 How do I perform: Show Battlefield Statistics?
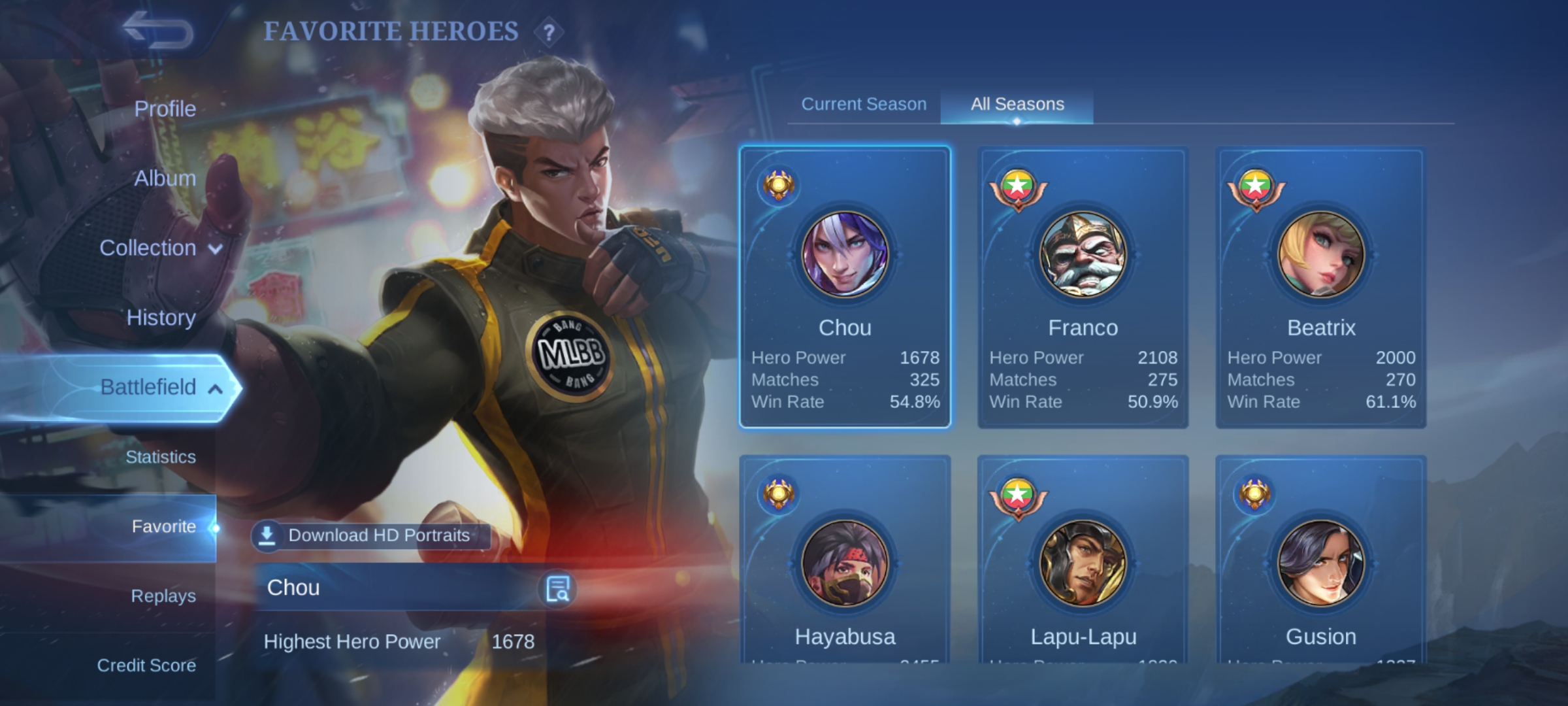[160, 457]
